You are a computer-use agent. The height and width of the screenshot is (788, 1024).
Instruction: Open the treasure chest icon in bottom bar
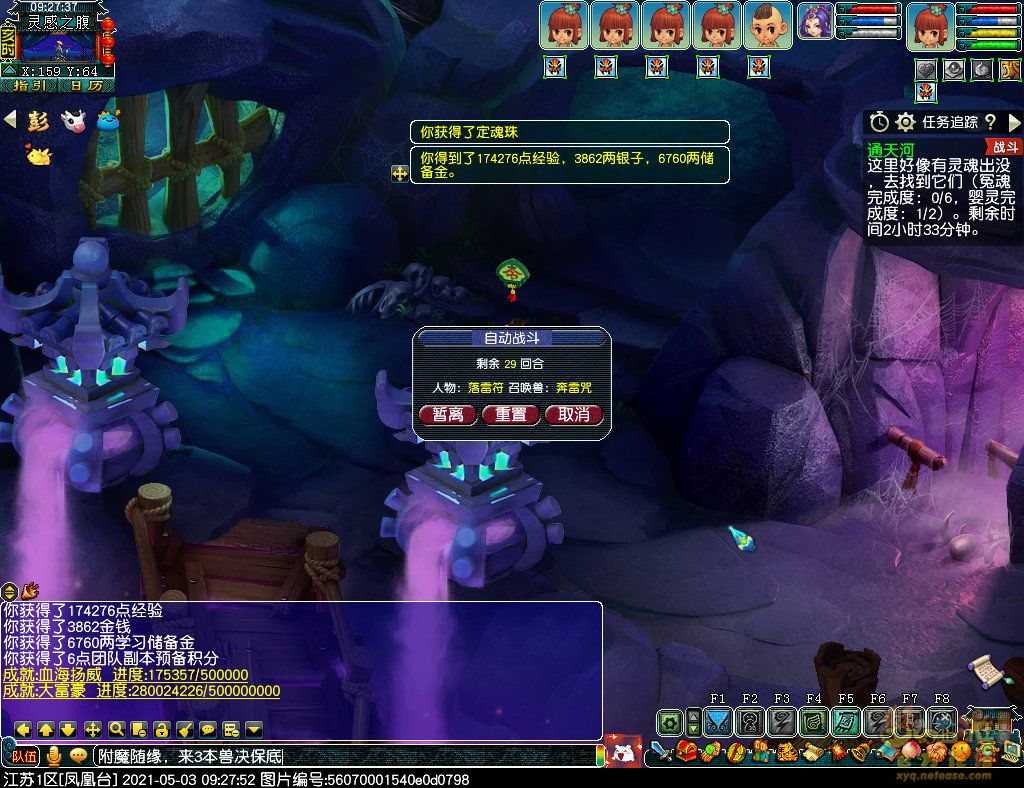coord(686,751)
